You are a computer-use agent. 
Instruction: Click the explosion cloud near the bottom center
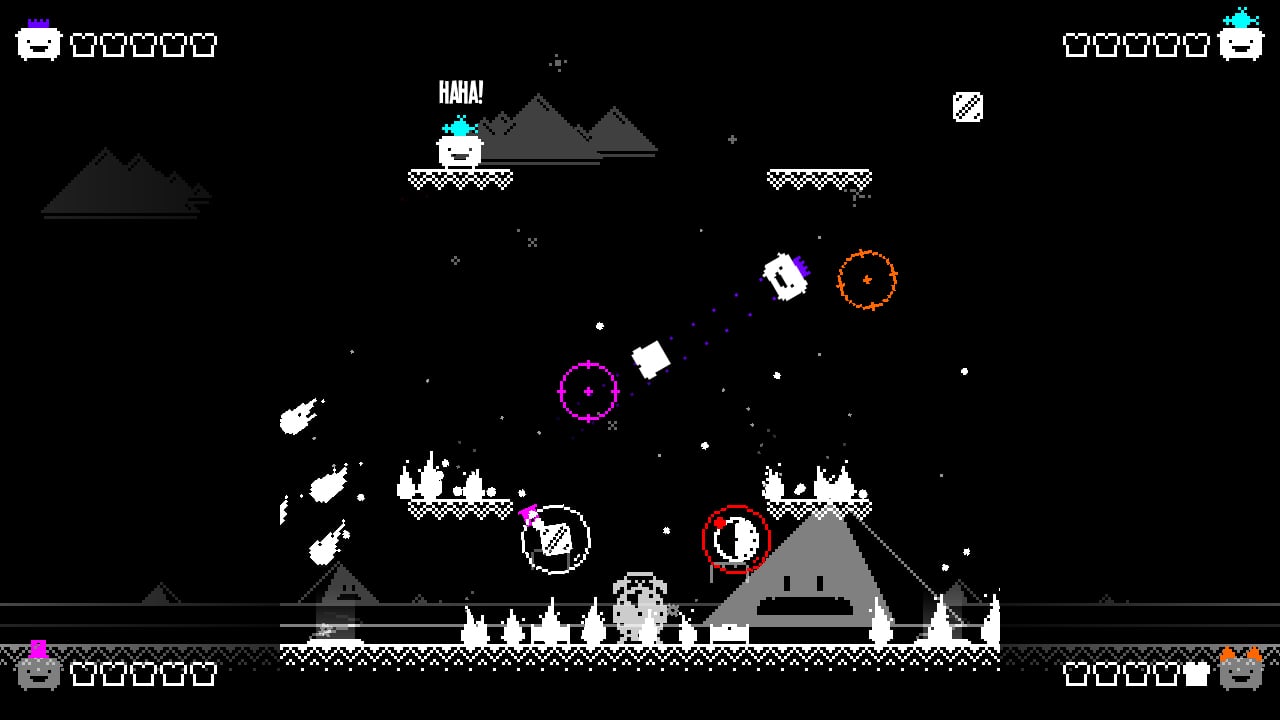[640, 605]
